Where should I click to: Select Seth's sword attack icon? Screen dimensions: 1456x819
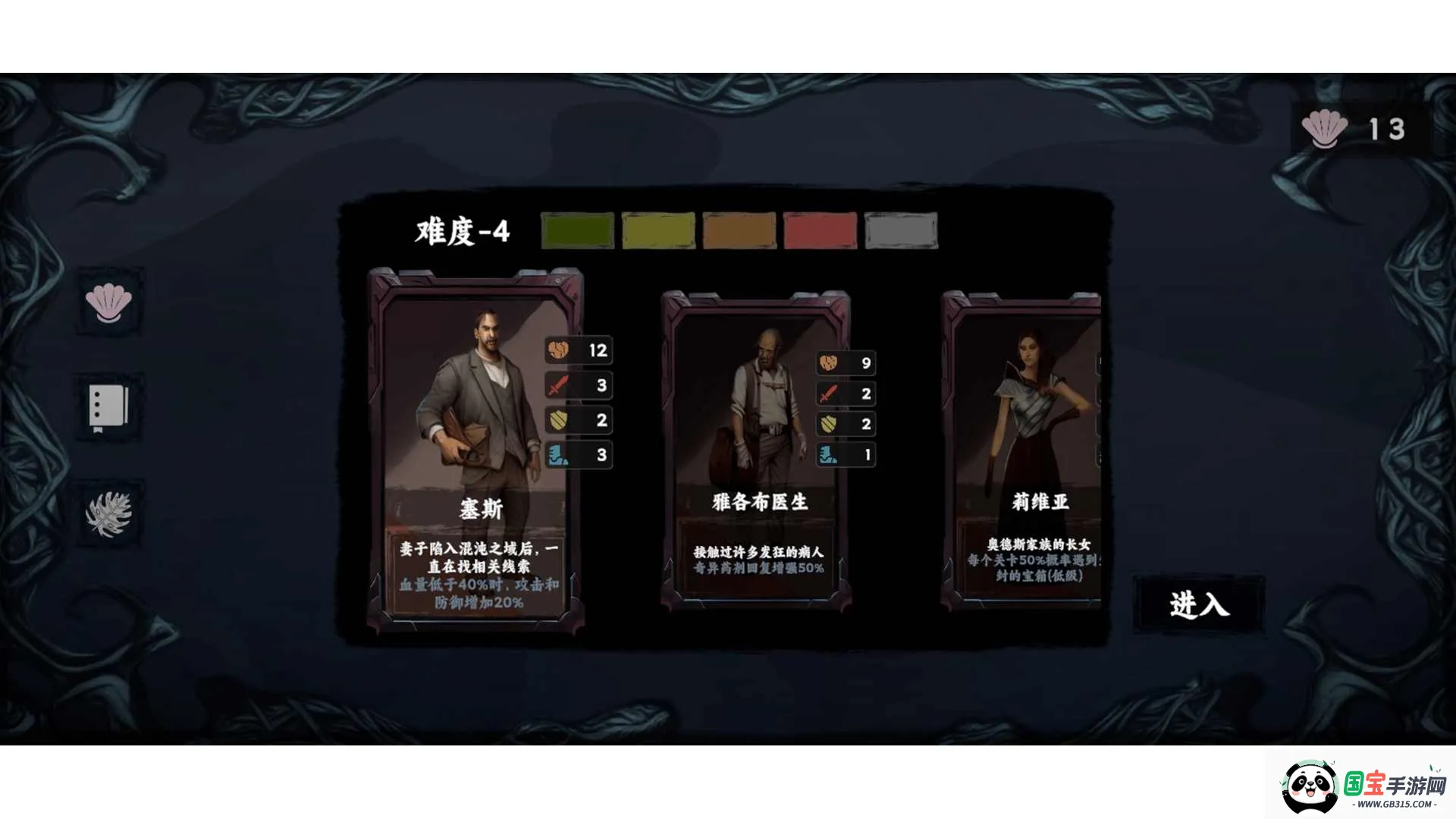(559, 385)
